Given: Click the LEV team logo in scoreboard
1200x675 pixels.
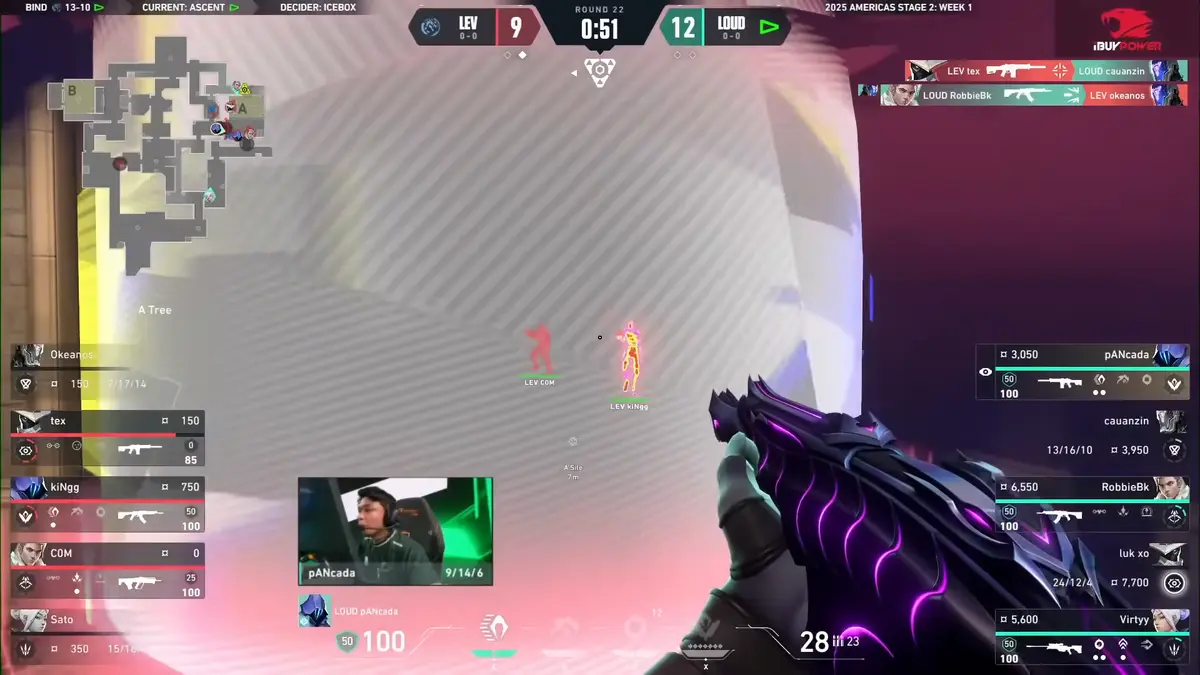Looking at the screenshot, I should coord(432,27).
